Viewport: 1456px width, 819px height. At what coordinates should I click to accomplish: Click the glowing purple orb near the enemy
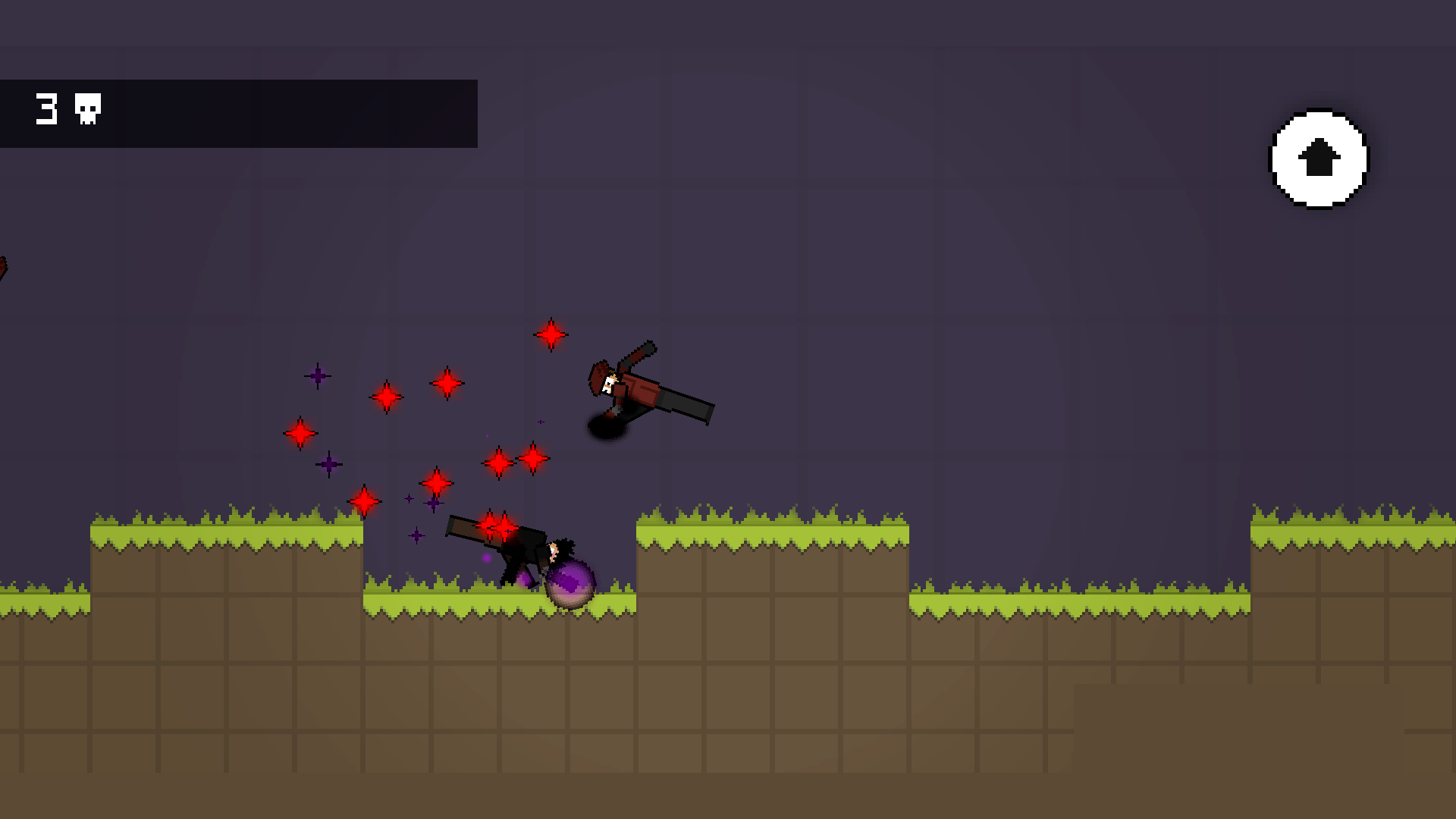(x=570, y=580)
